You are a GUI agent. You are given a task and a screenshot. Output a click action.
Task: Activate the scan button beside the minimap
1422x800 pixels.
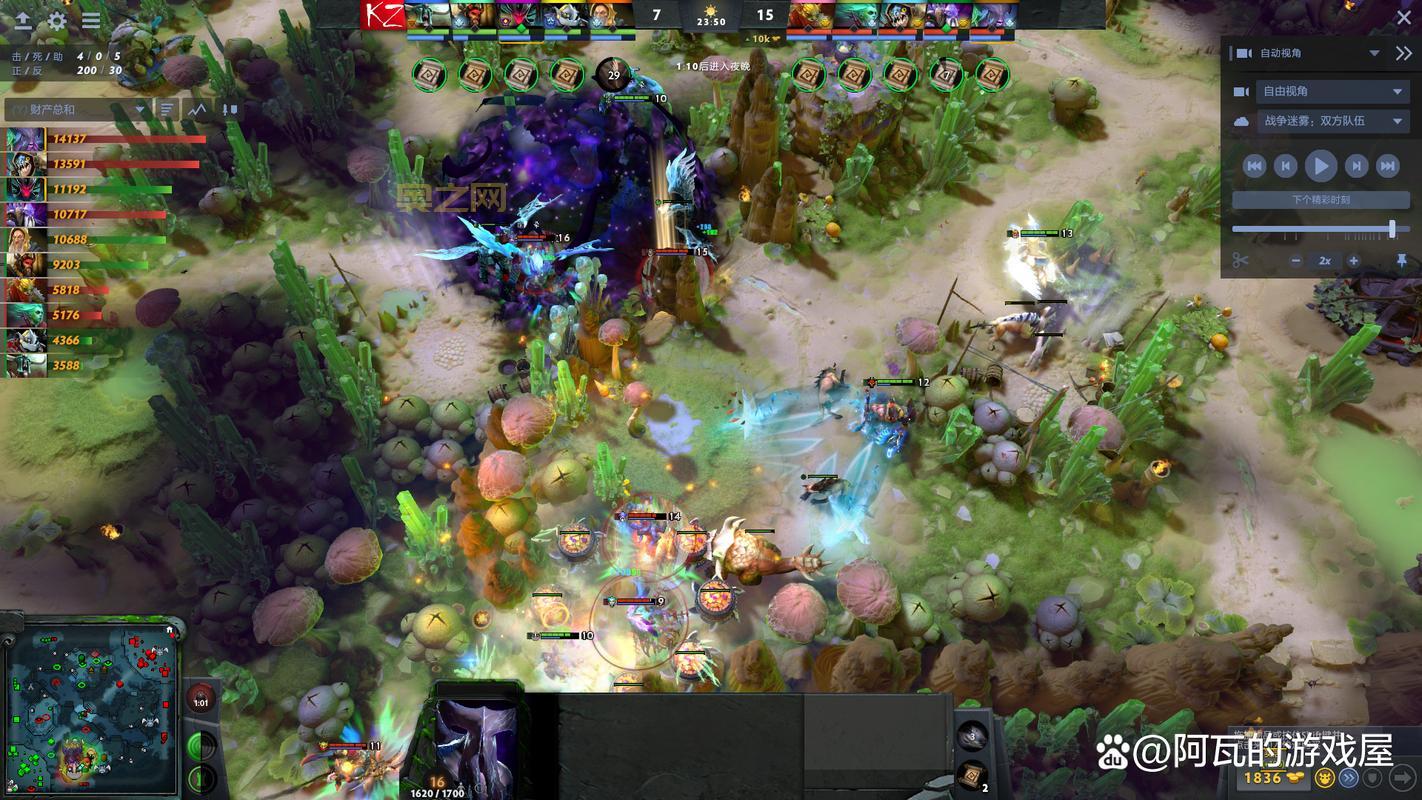point(200,746)
